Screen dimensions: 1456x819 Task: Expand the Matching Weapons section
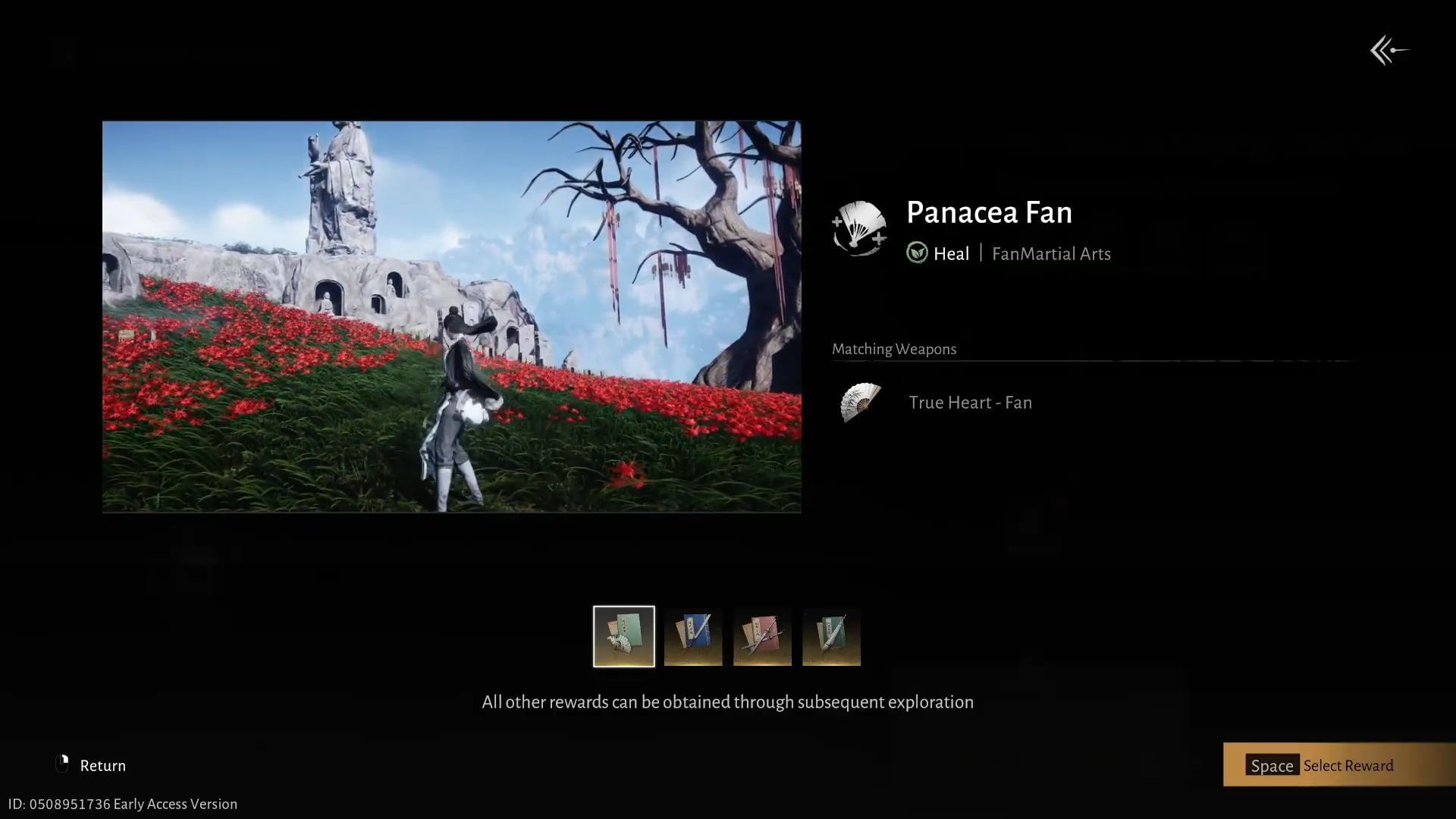(x=894, y=349)
